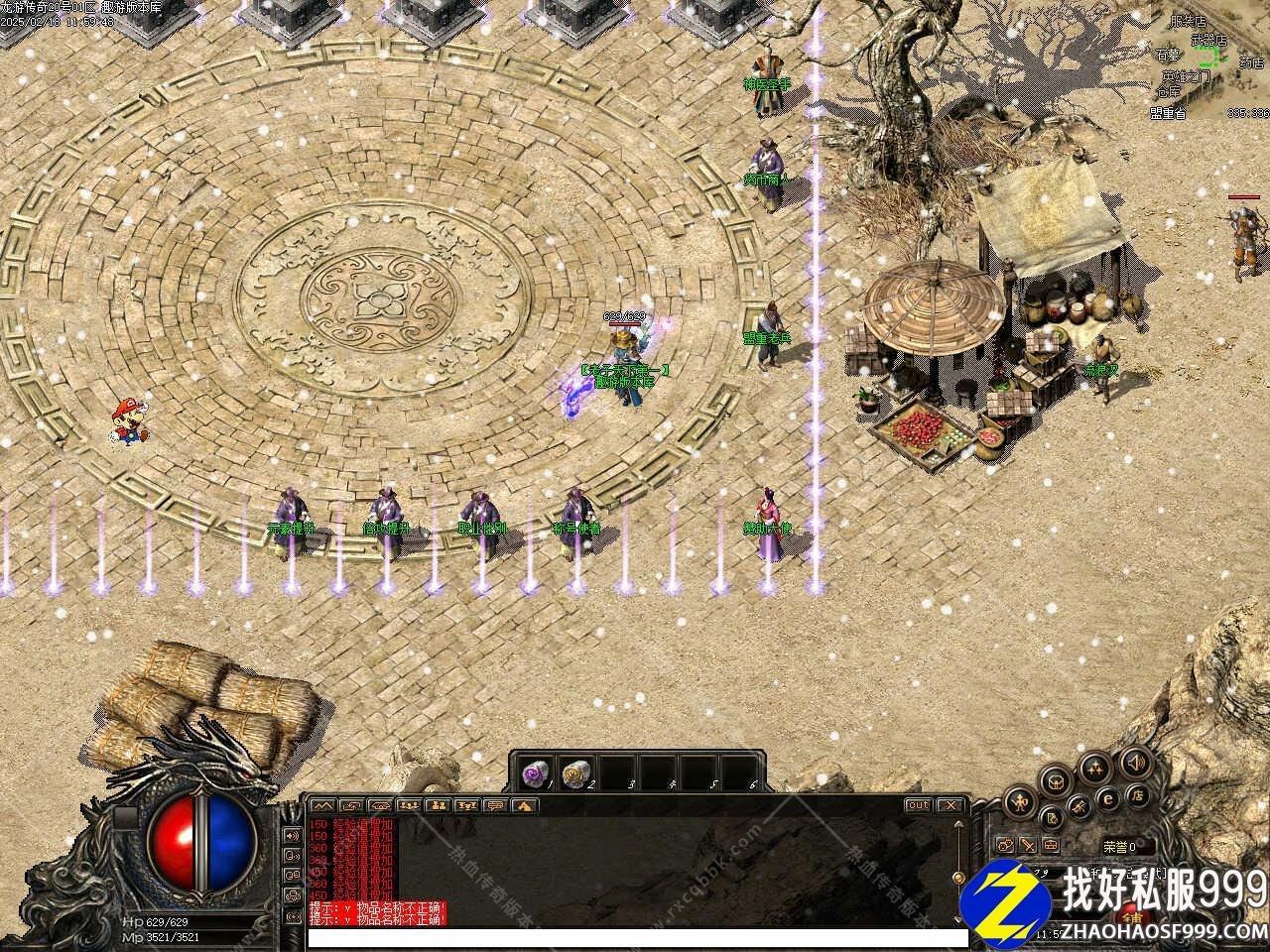The width and height of the screenshot is (1270, 952).
Task: Open the 店 shop round button
Action: click(1139, 795)
